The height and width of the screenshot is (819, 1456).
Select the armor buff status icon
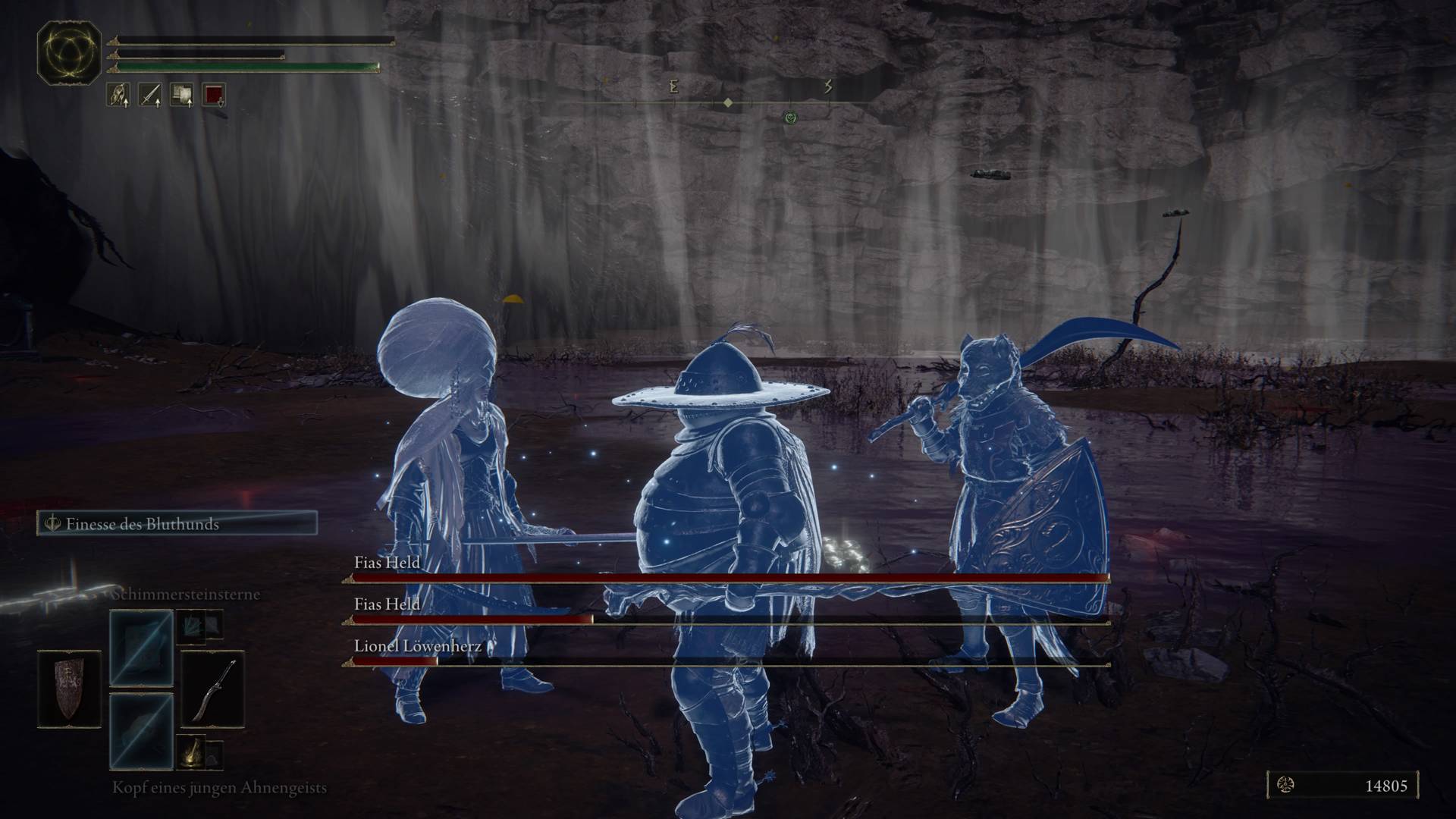coord(118,95)
